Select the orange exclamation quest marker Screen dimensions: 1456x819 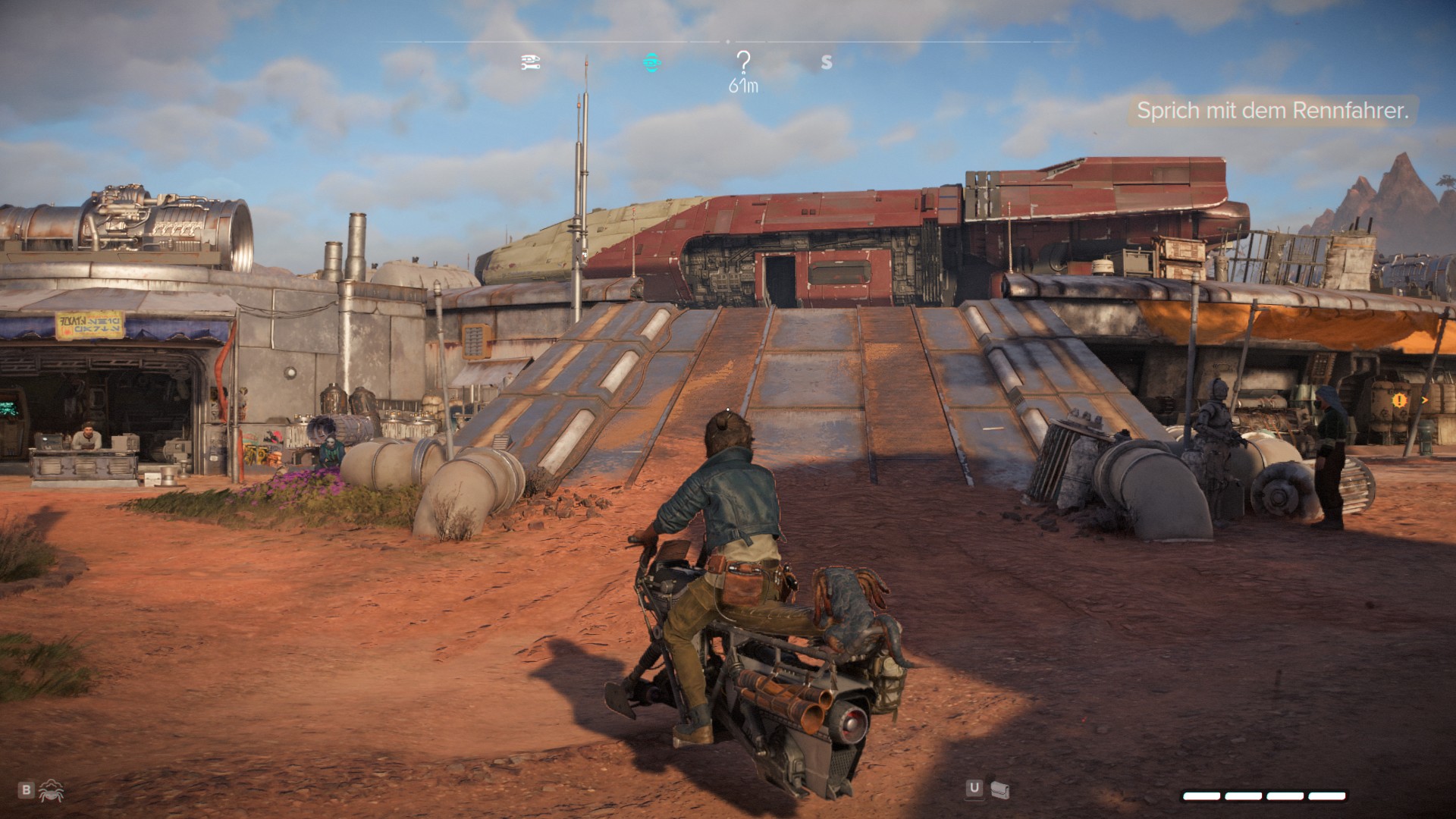(x=1399, y=400)
